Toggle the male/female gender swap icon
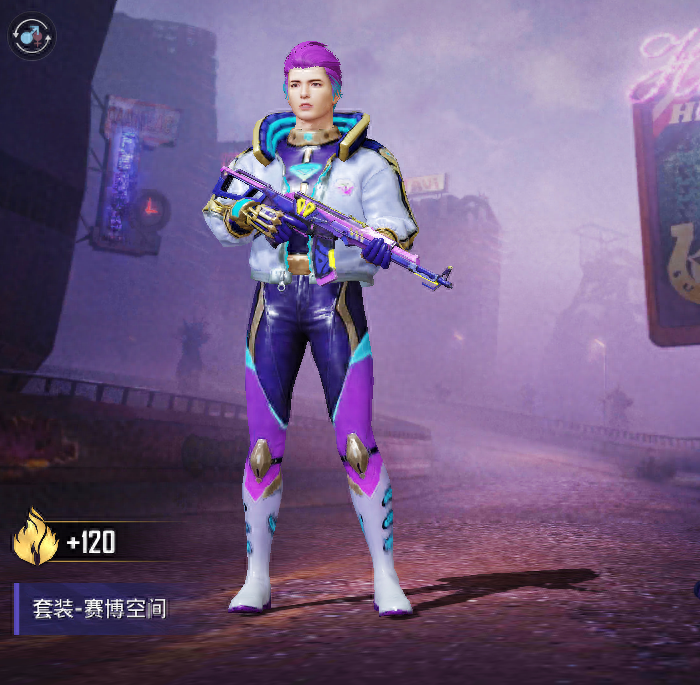This screenshot has height=685, width=700. click(31, 35)
